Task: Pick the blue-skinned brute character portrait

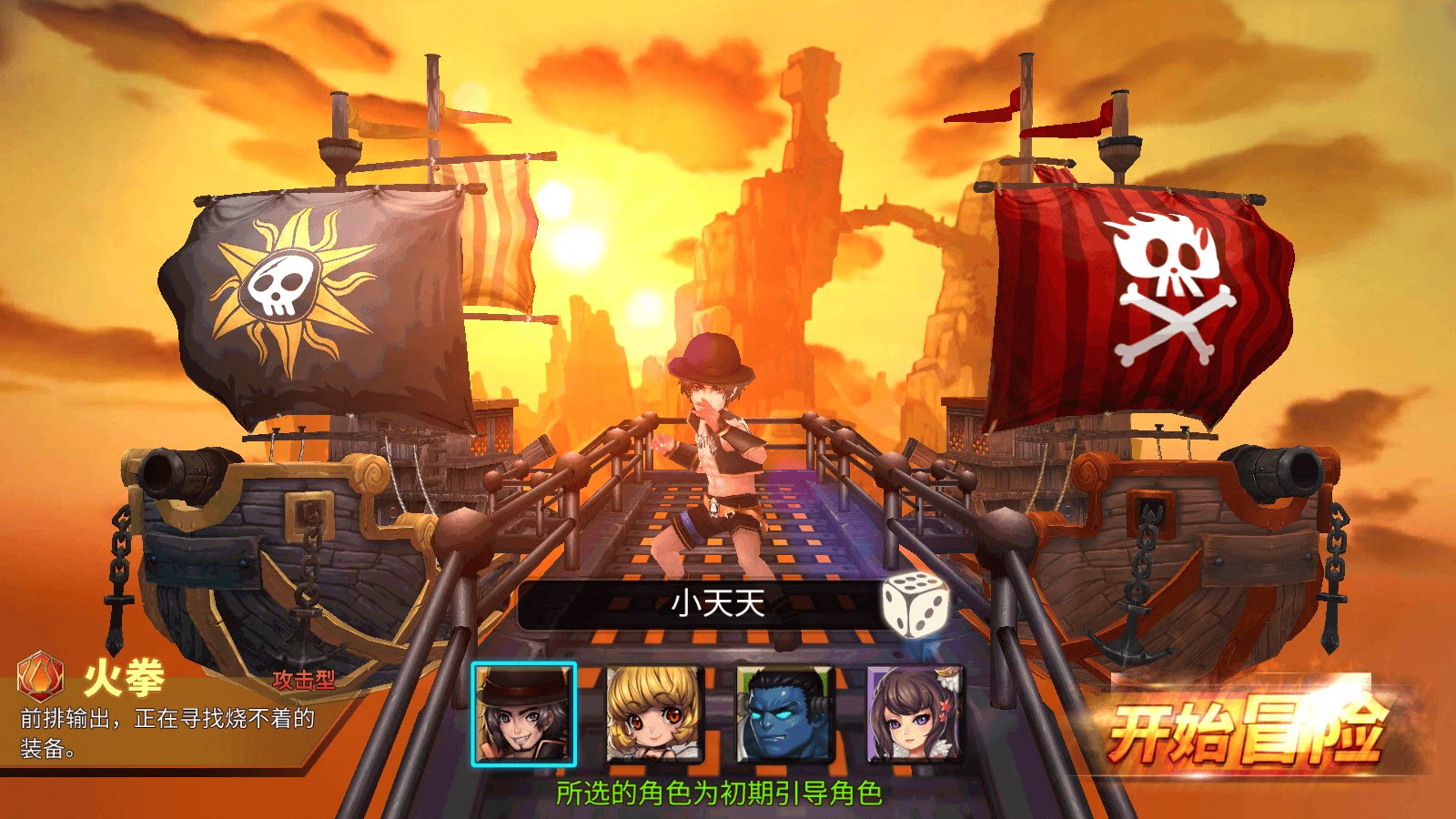Action: click(x=784, y=714)
